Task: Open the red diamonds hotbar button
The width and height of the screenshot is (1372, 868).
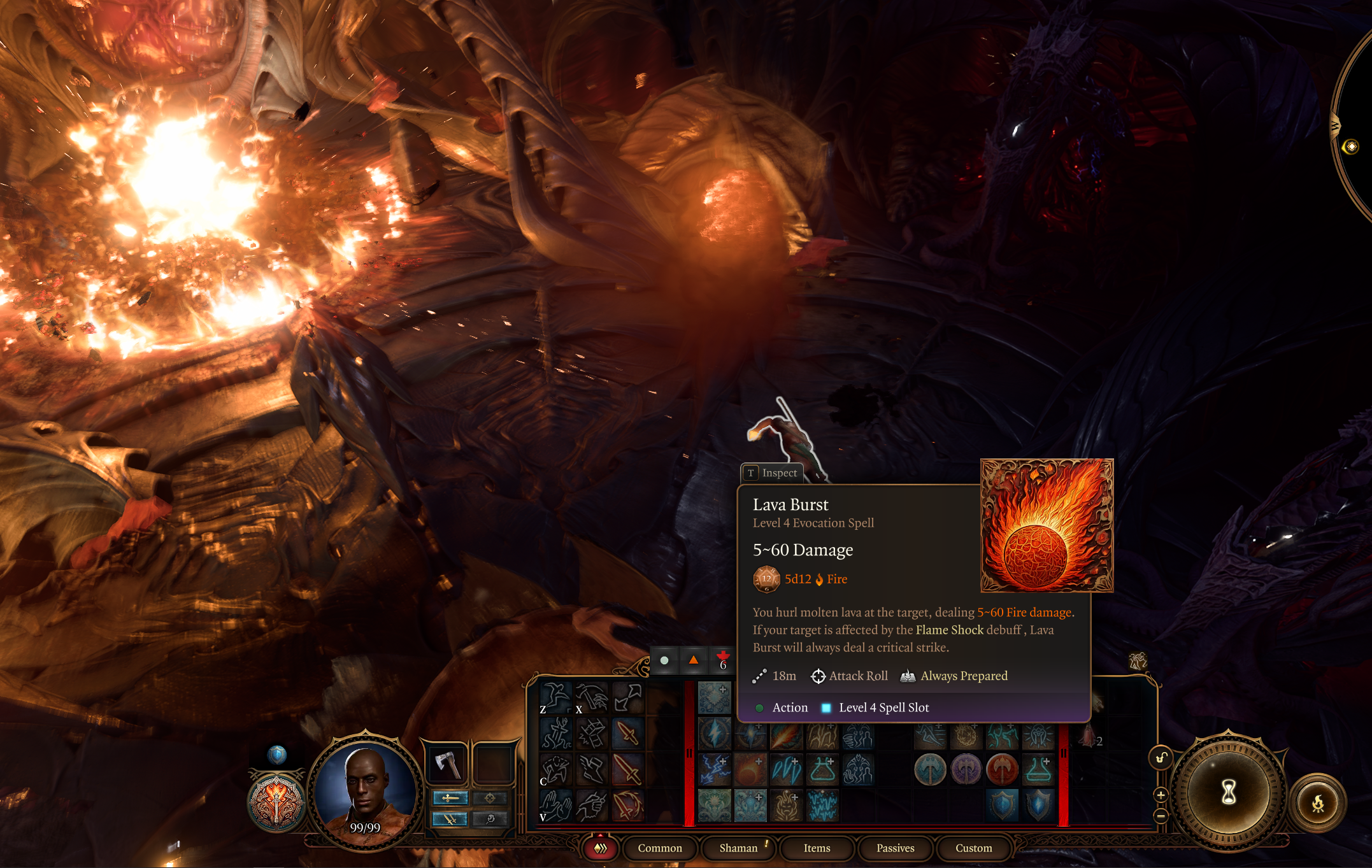Action: point(600,848)
